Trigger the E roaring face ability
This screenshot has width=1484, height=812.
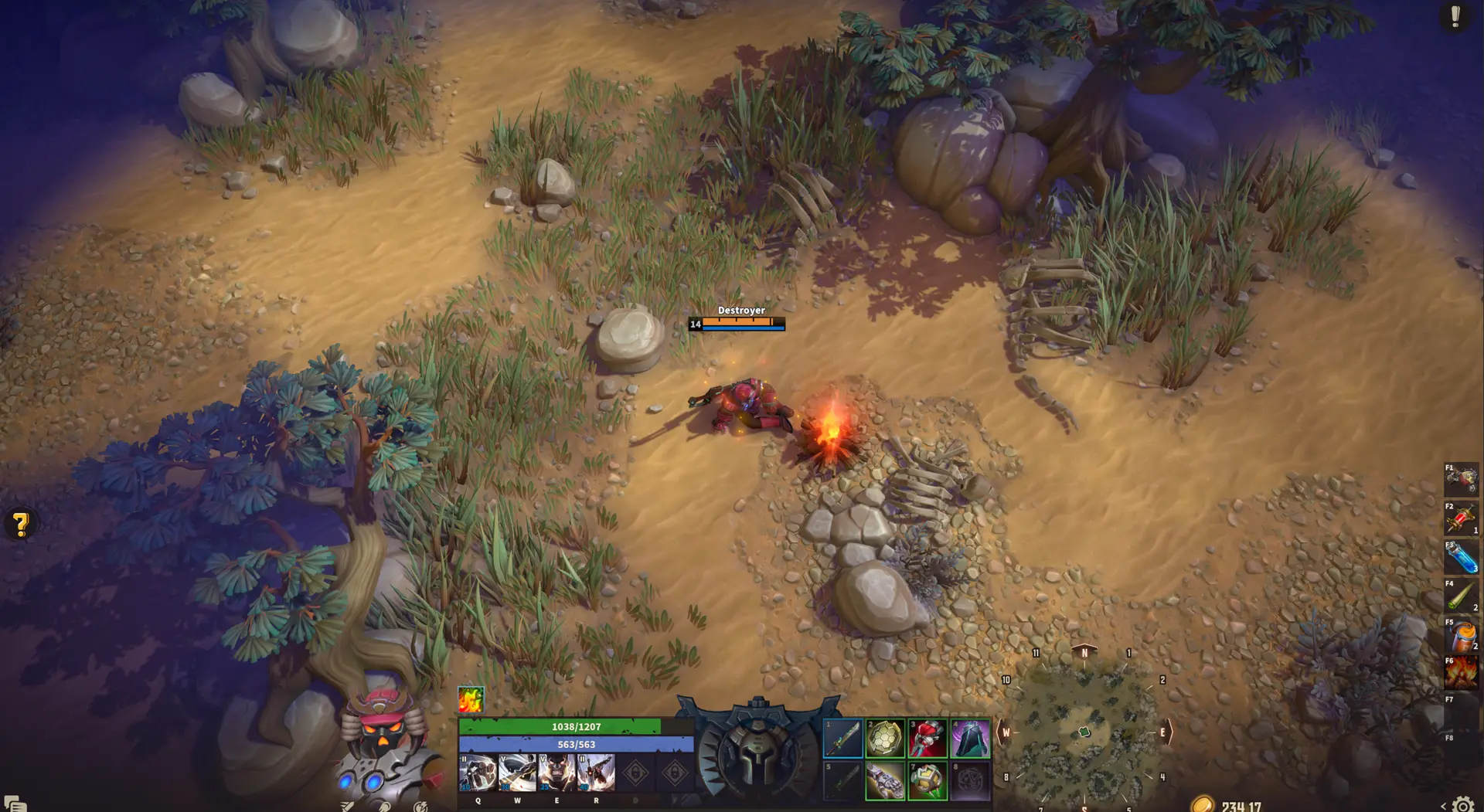tap(556, 773)
